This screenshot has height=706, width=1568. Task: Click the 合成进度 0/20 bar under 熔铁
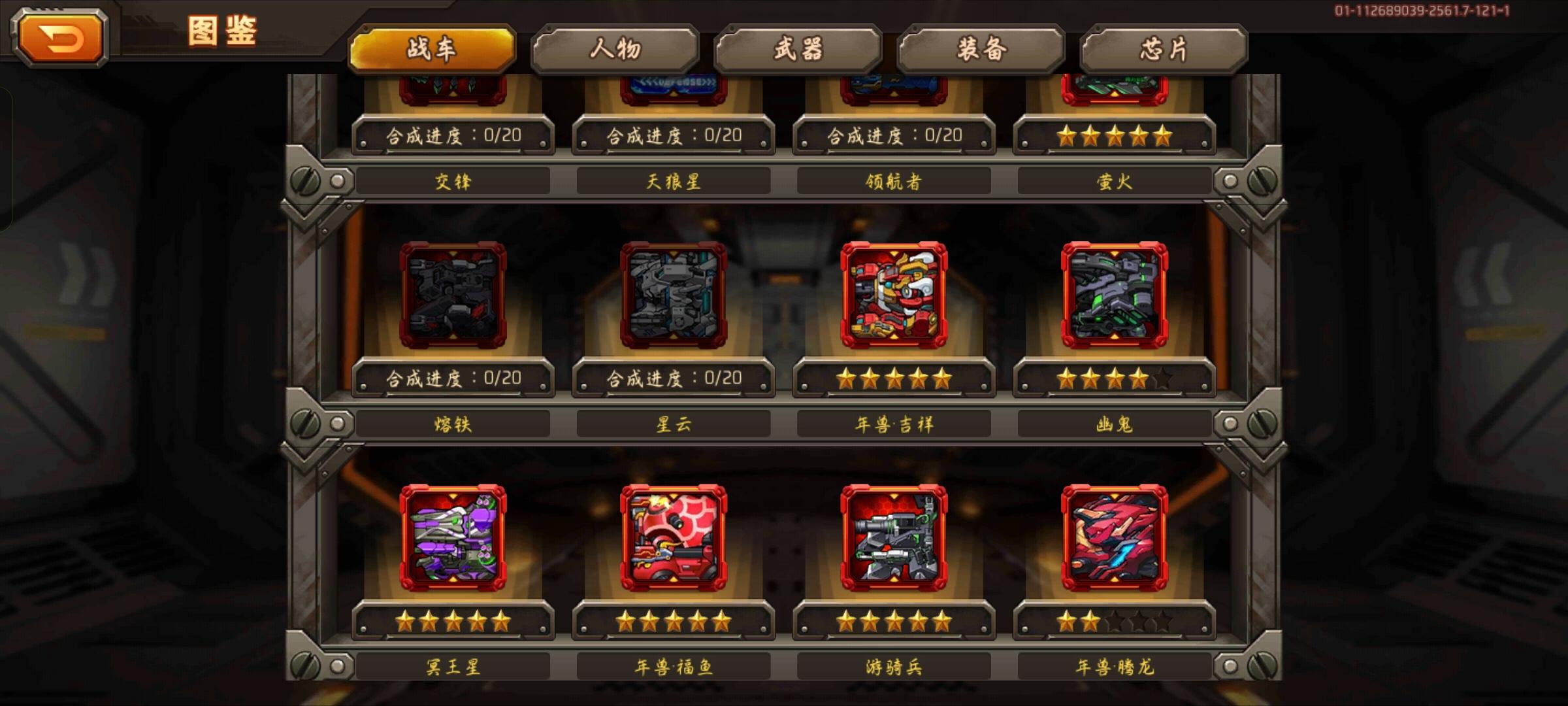pyautogui.click(x=453, y=378)
